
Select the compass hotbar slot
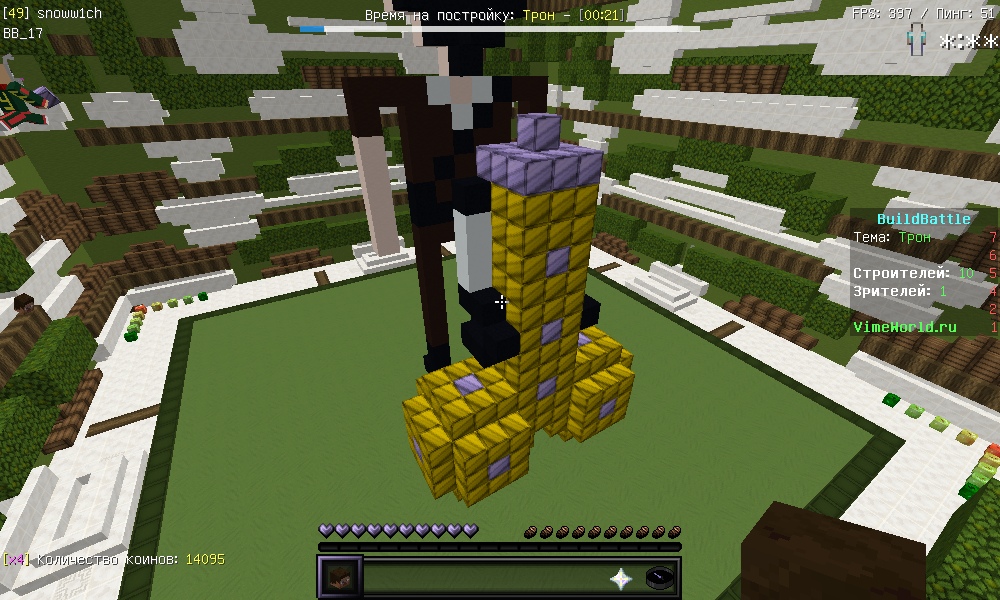pos(660,578)
